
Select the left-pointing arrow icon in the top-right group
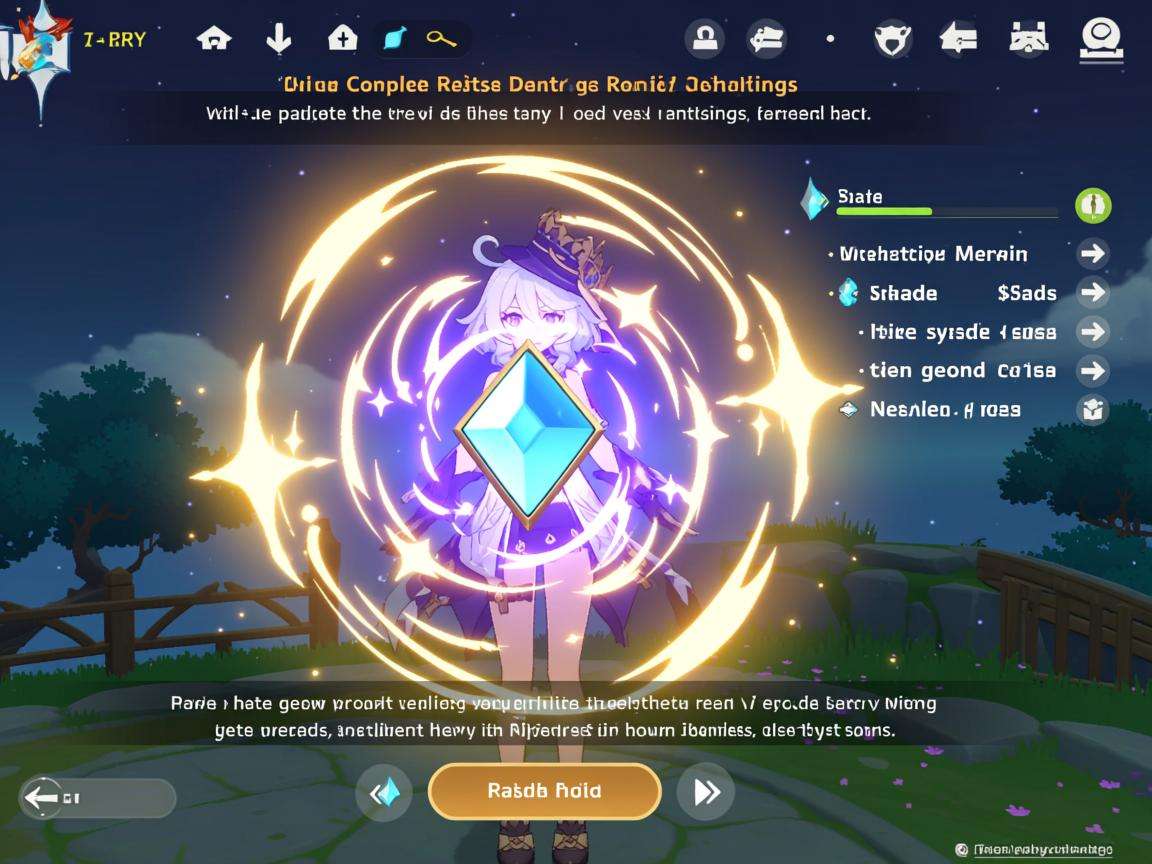(x=958, y=39)
